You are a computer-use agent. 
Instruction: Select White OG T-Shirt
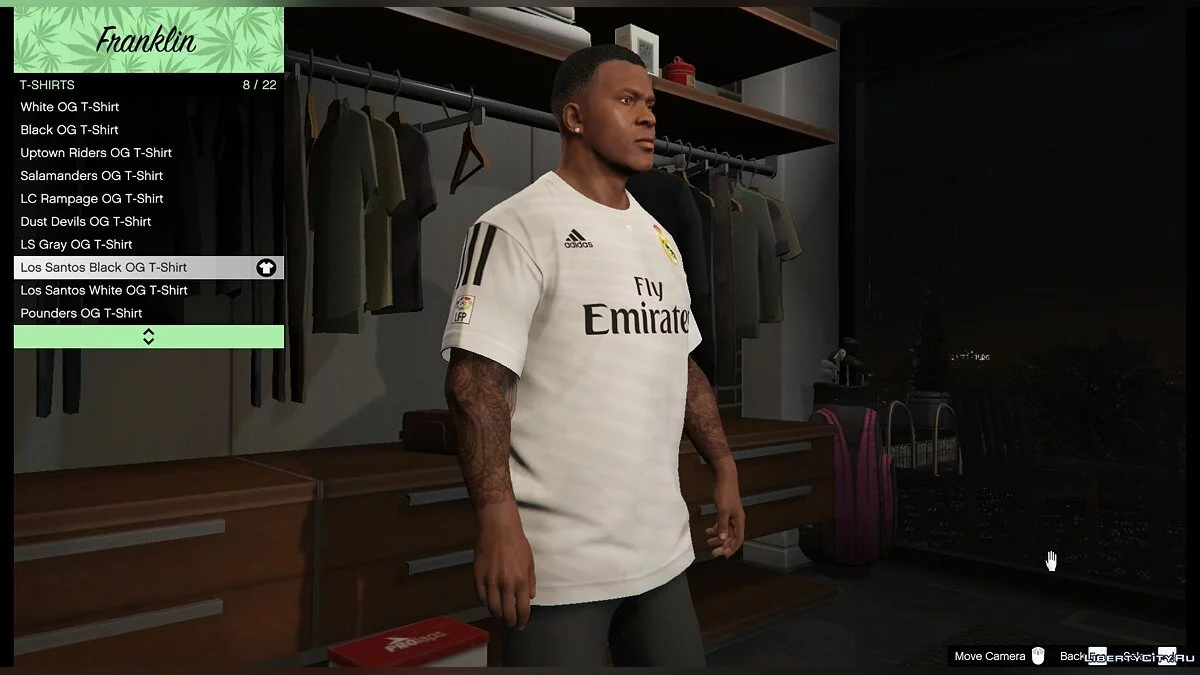(x=70, y=107)
